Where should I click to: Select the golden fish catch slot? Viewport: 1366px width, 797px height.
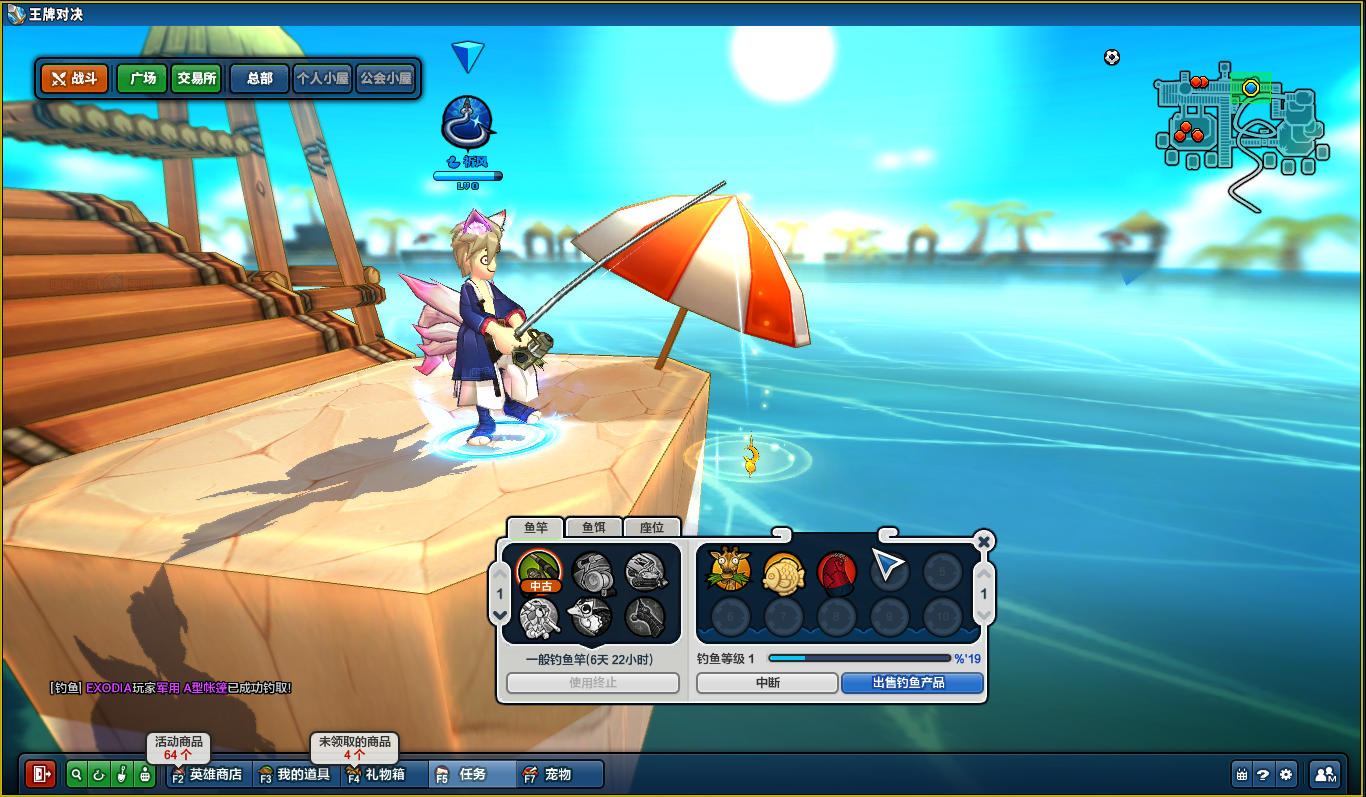[x=783, y=571]
